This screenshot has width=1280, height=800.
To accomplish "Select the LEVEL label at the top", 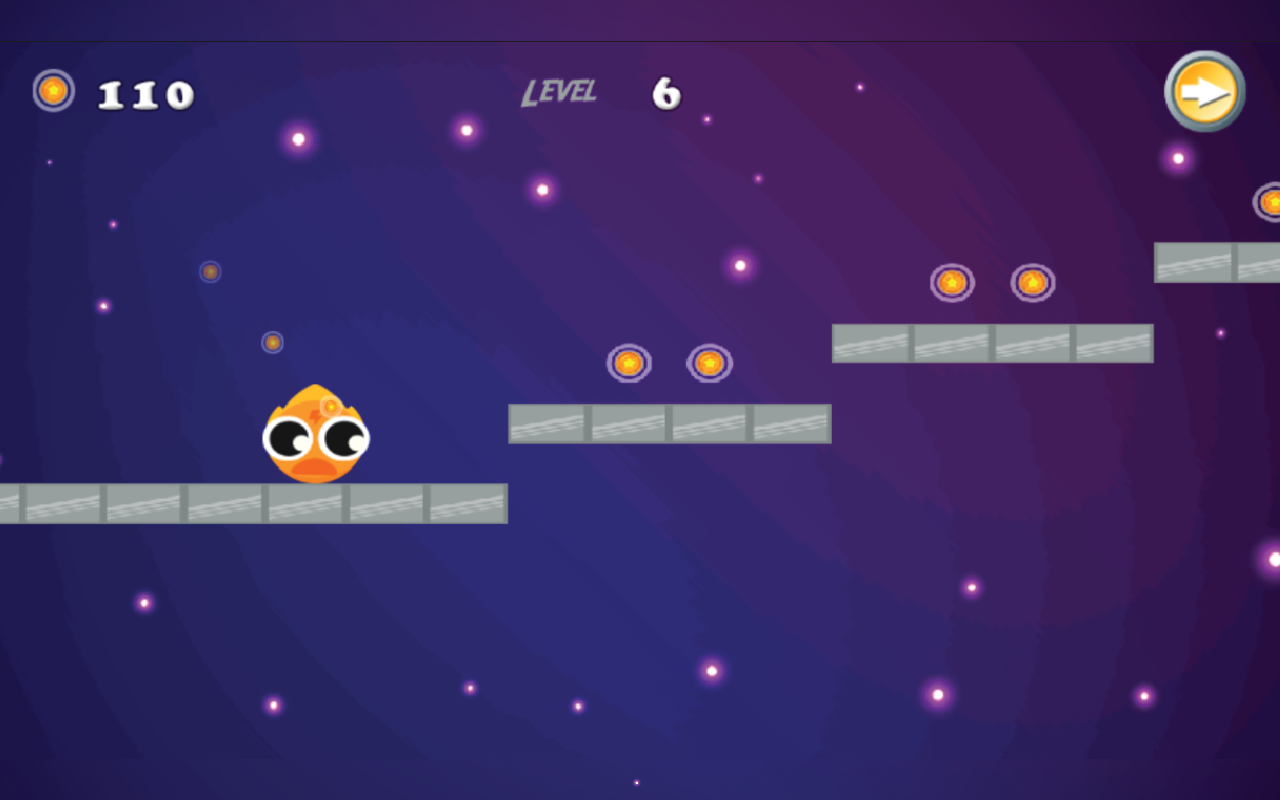I will pos(560,92).
